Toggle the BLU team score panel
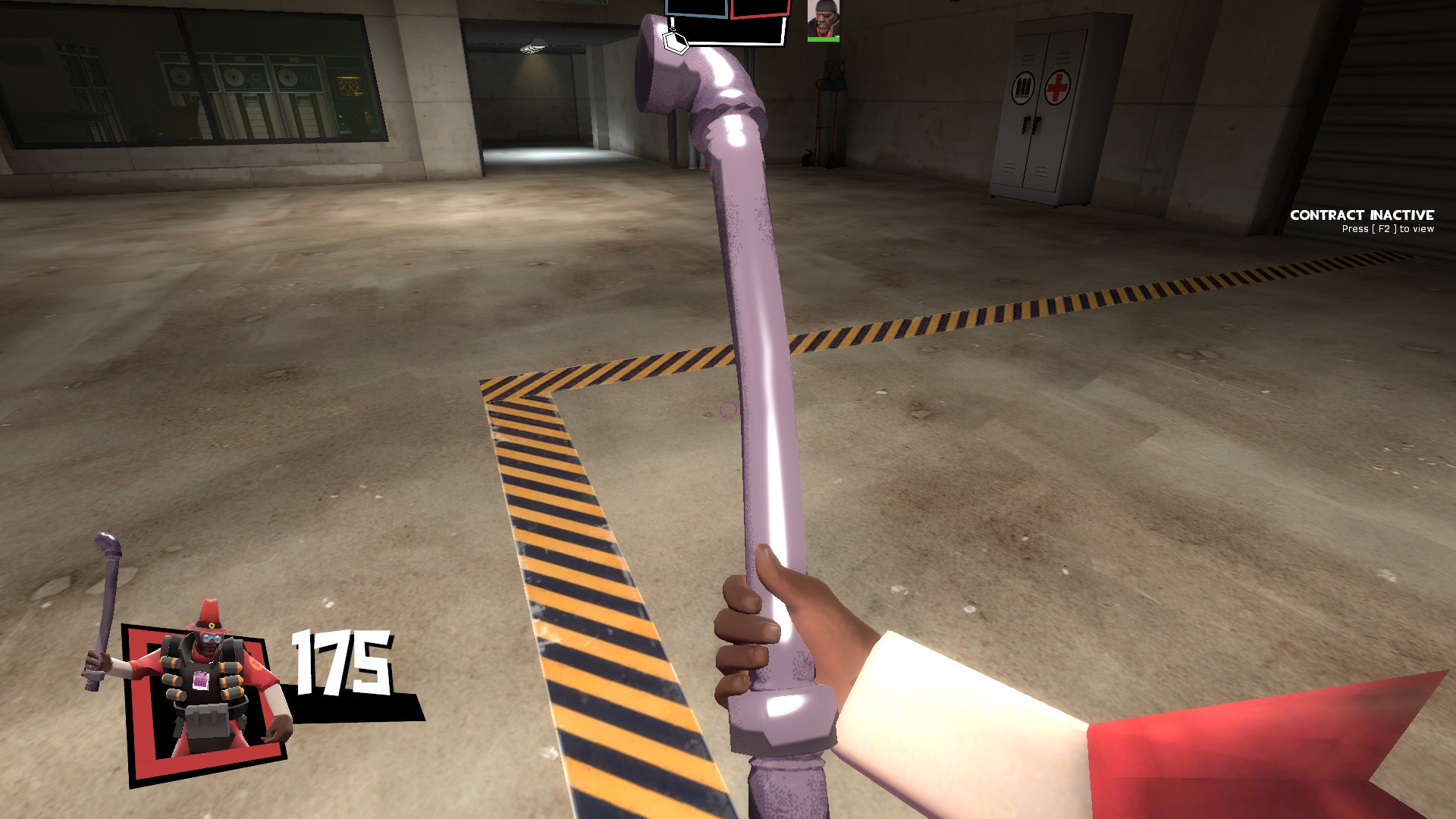1456x819 pixels. 695,8
